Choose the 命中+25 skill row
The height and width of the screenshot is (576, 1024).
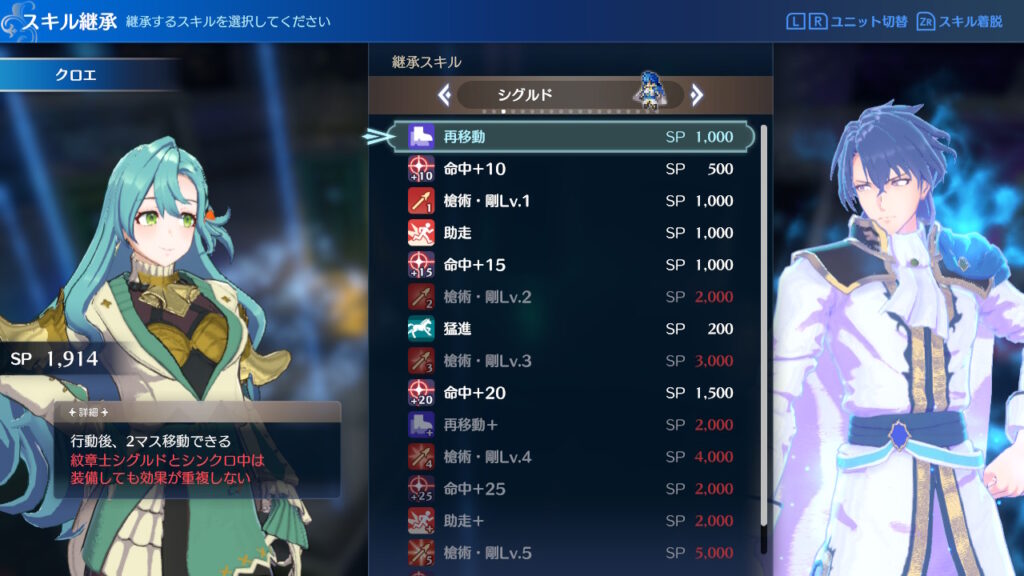point(570,489)
